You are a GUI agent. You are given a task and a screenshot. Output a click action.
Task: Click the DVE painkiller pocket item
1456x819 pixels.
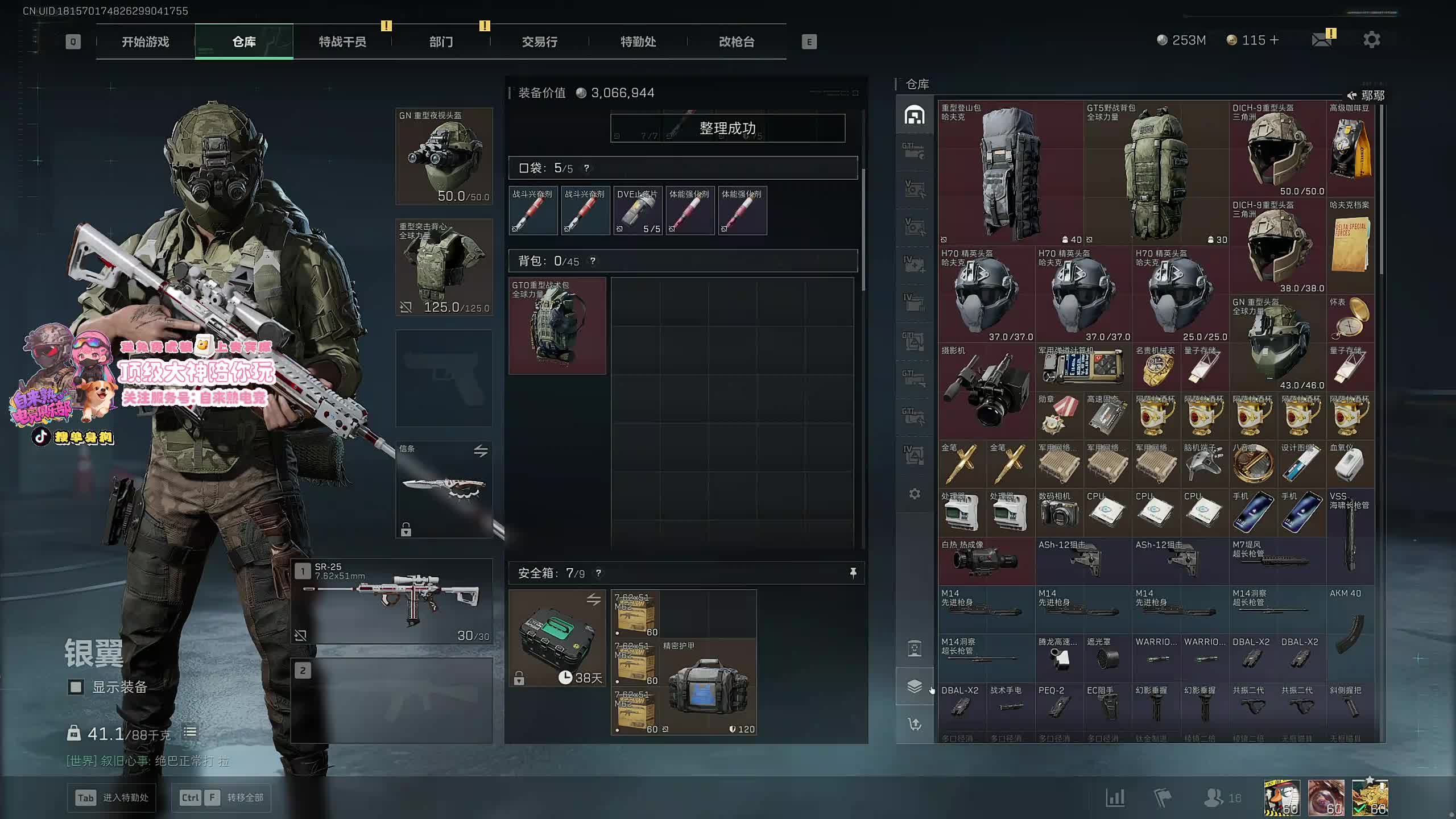point(638,210)
